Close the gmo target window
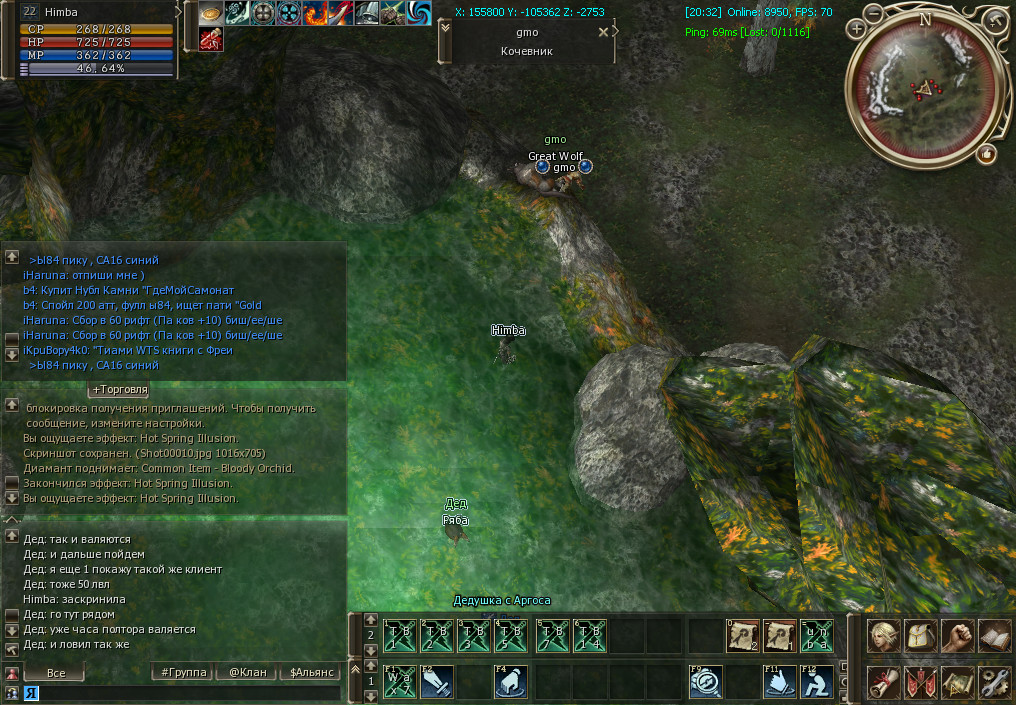 (602, 32)
